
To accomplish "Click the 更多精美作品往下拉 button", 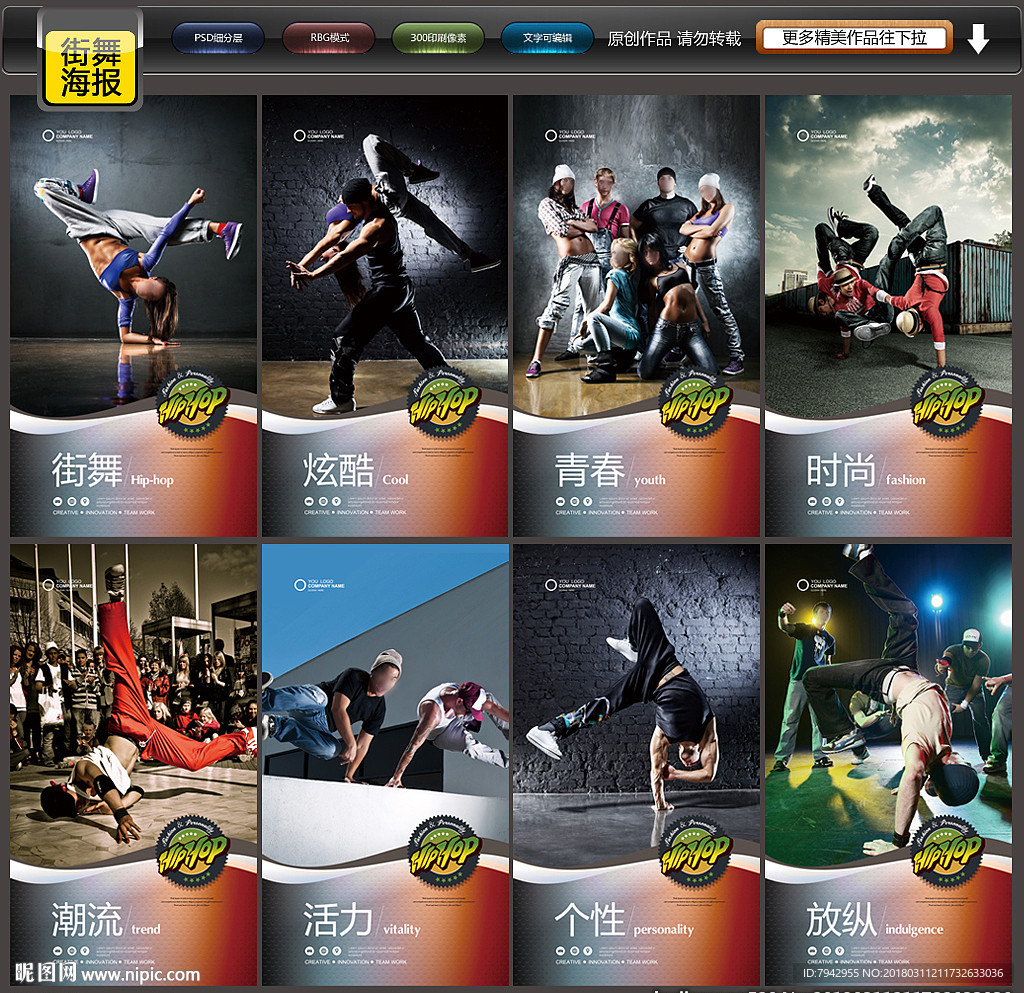I will [x=854, y=38].
